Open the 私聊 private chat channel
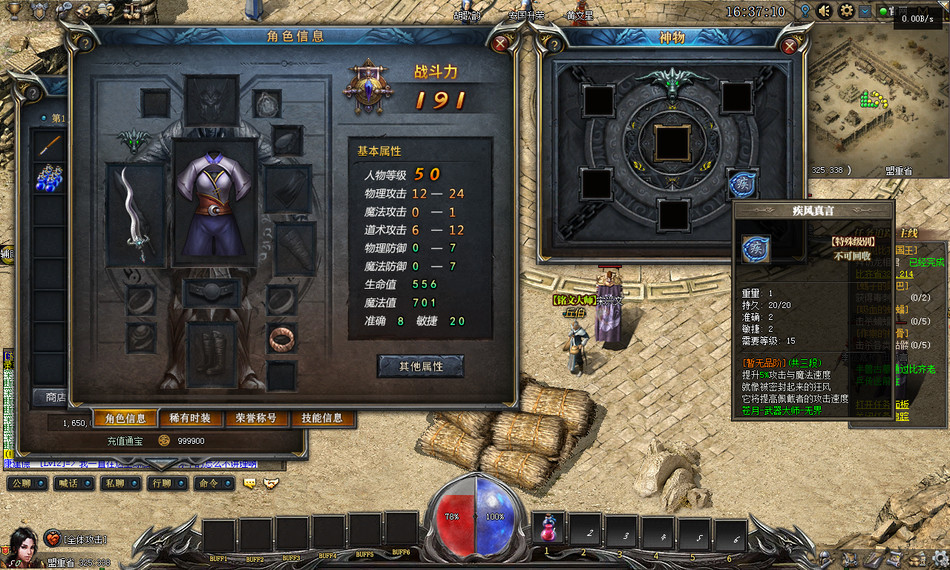 click(112, 483)
